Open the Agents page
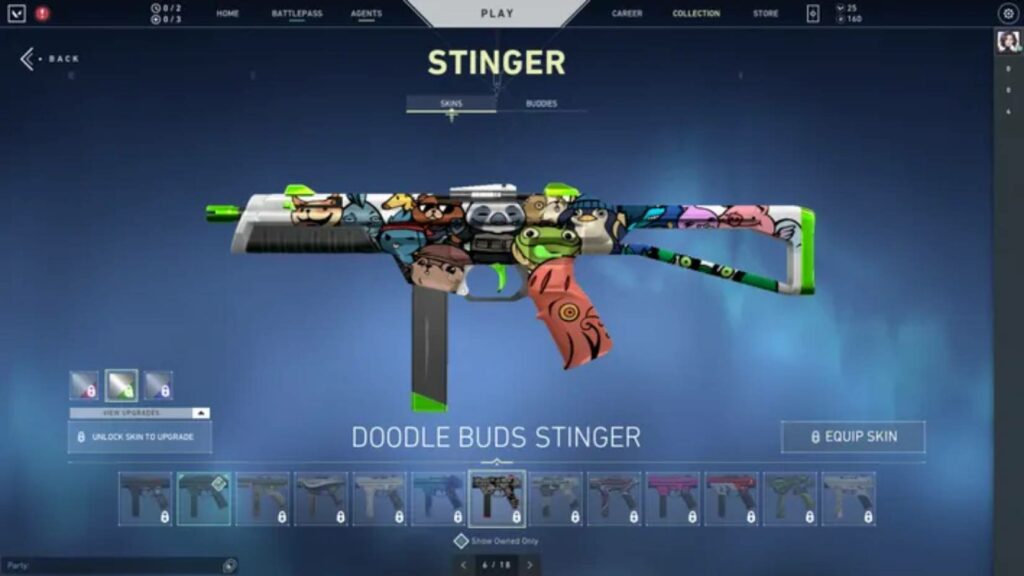Viewport: 1024px width, 576px height. pos(366,14)
